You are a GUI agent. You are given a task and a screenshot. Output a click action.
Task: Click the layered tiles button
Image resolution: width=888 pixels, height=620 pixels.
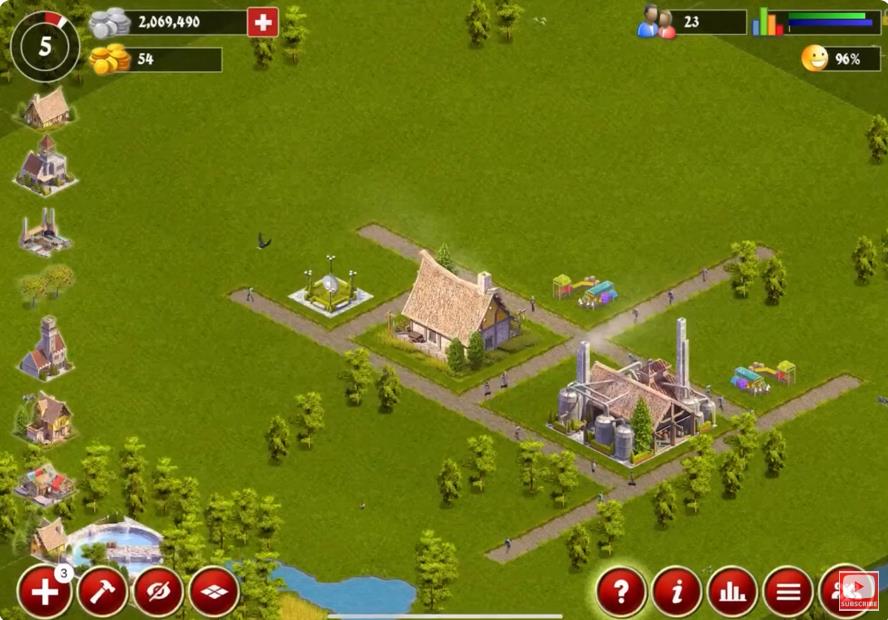pos(214,592)
